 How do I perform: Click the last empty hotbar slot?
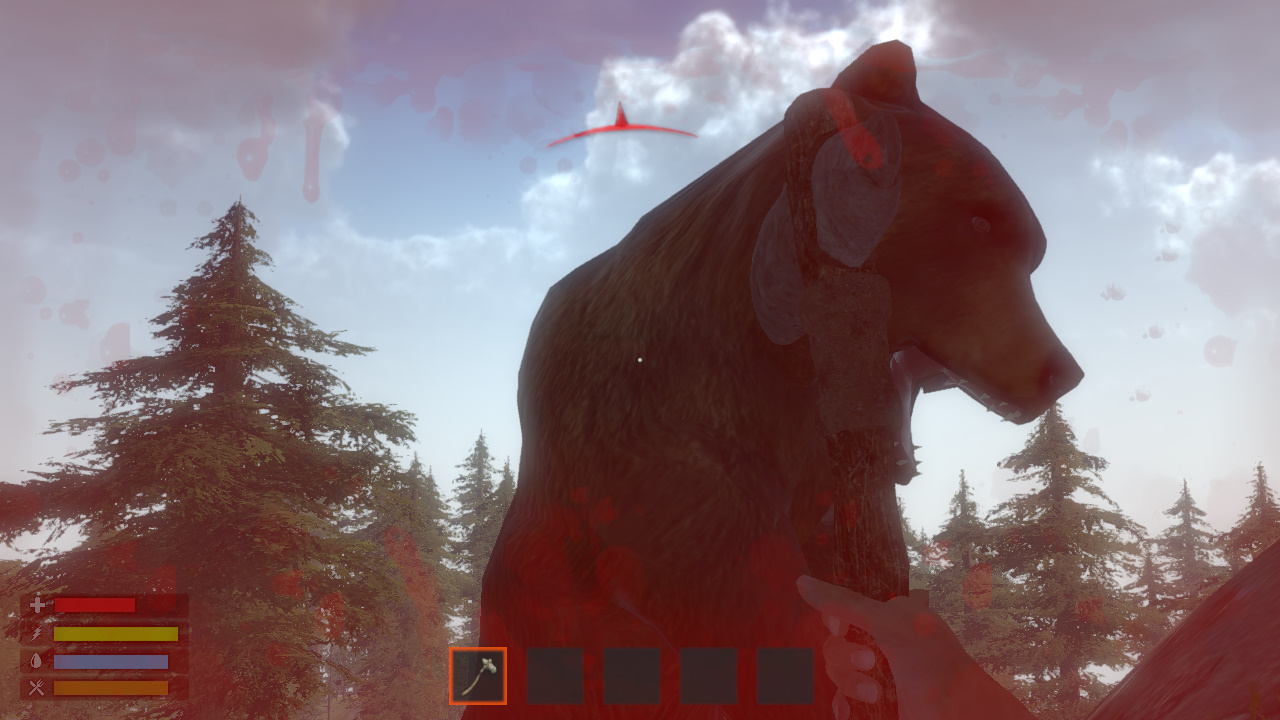(x=786, y=678)
